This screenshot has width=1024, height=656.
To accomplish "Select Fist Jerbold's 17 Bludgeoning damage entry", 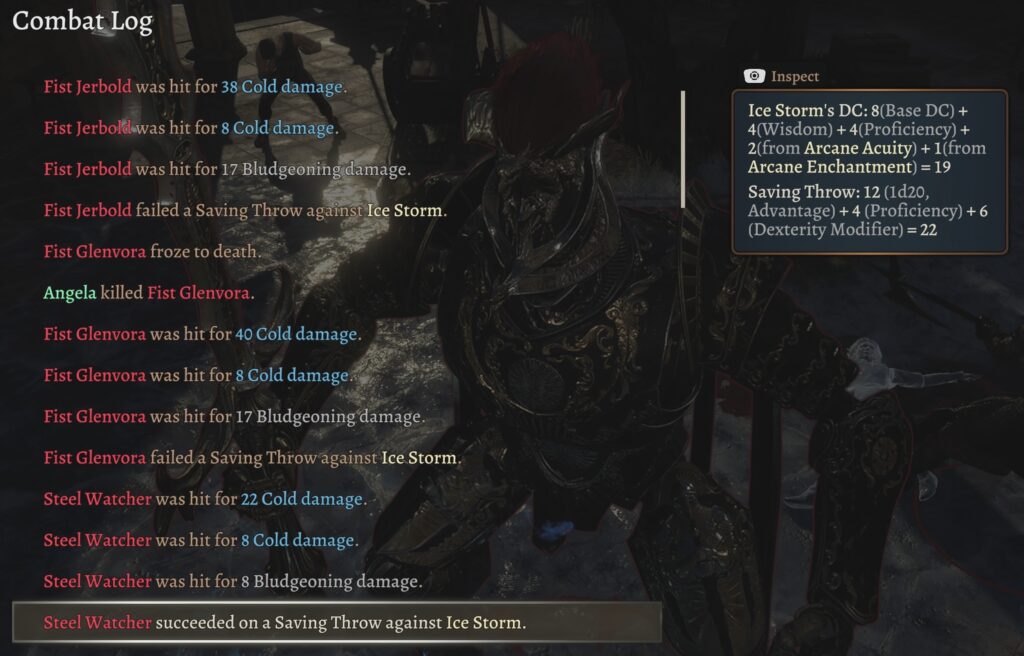I will tap(227, 169).
